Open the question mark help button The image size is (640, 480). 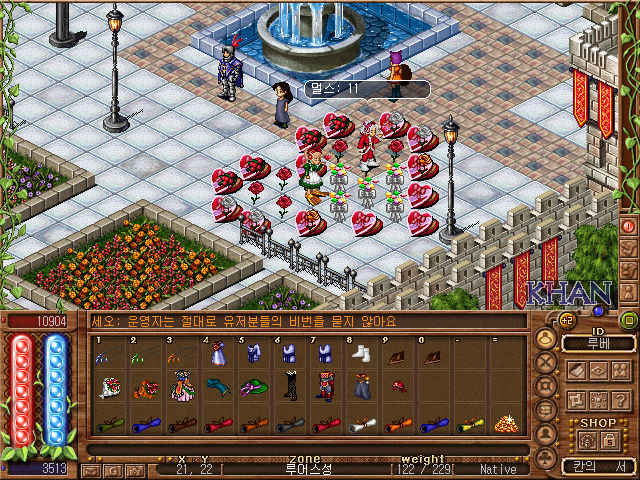[620, 399]
